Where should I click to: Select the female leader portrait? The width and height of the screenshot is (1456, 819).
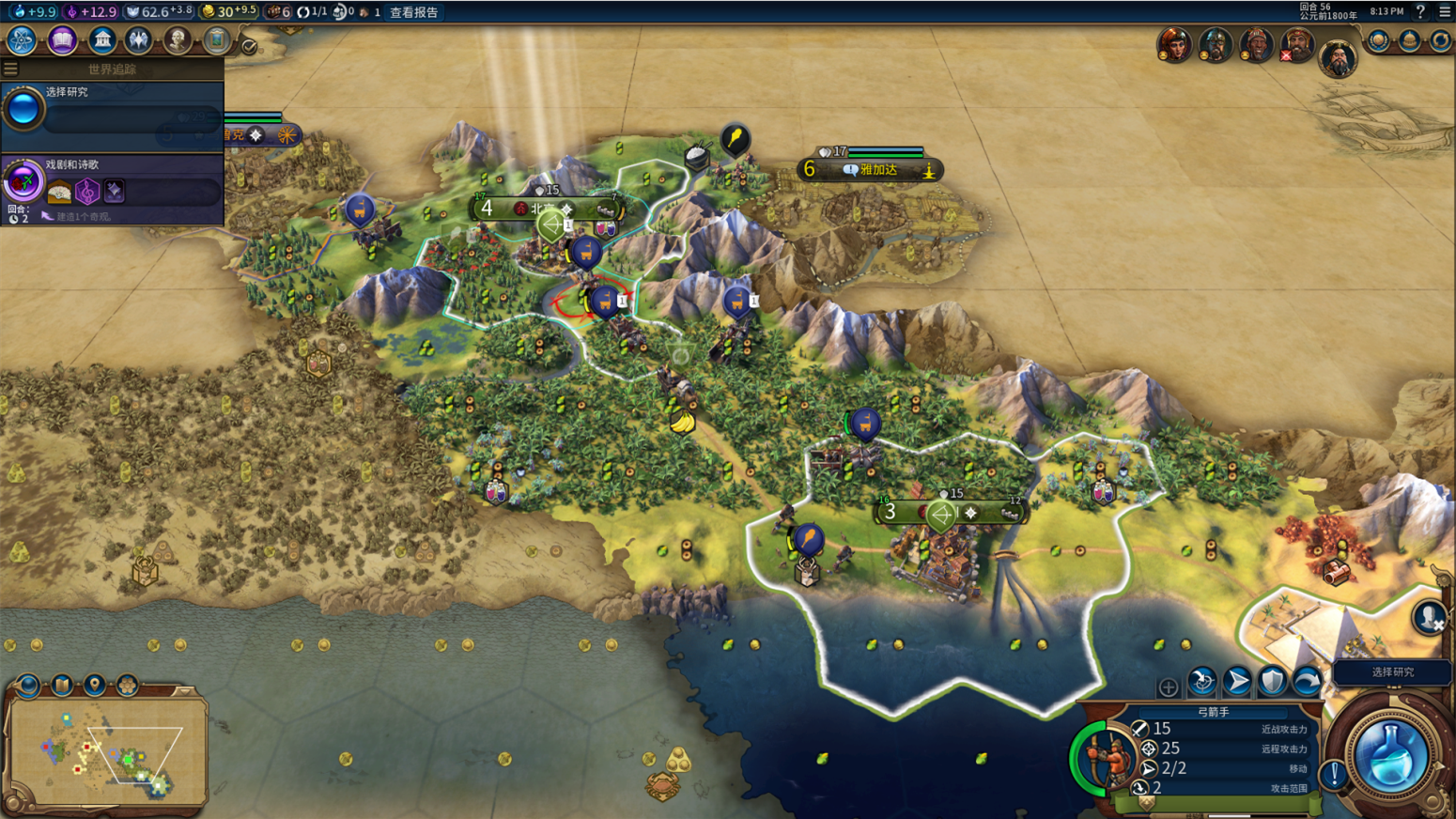tap(1174, 43)
